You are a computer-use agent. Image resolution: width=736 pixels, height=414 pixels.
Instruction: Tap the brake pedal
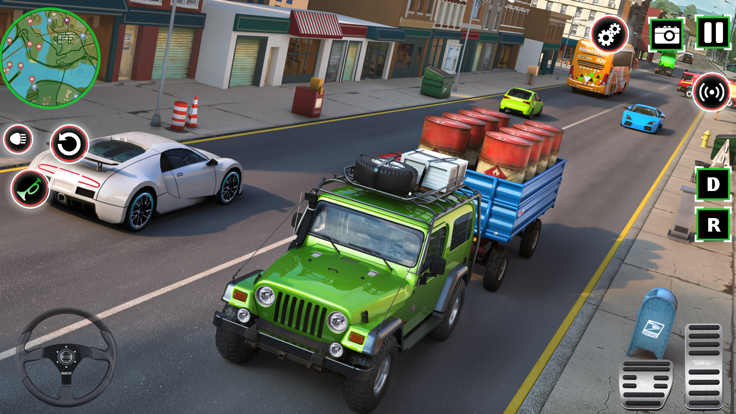click(x=646, y=384)
